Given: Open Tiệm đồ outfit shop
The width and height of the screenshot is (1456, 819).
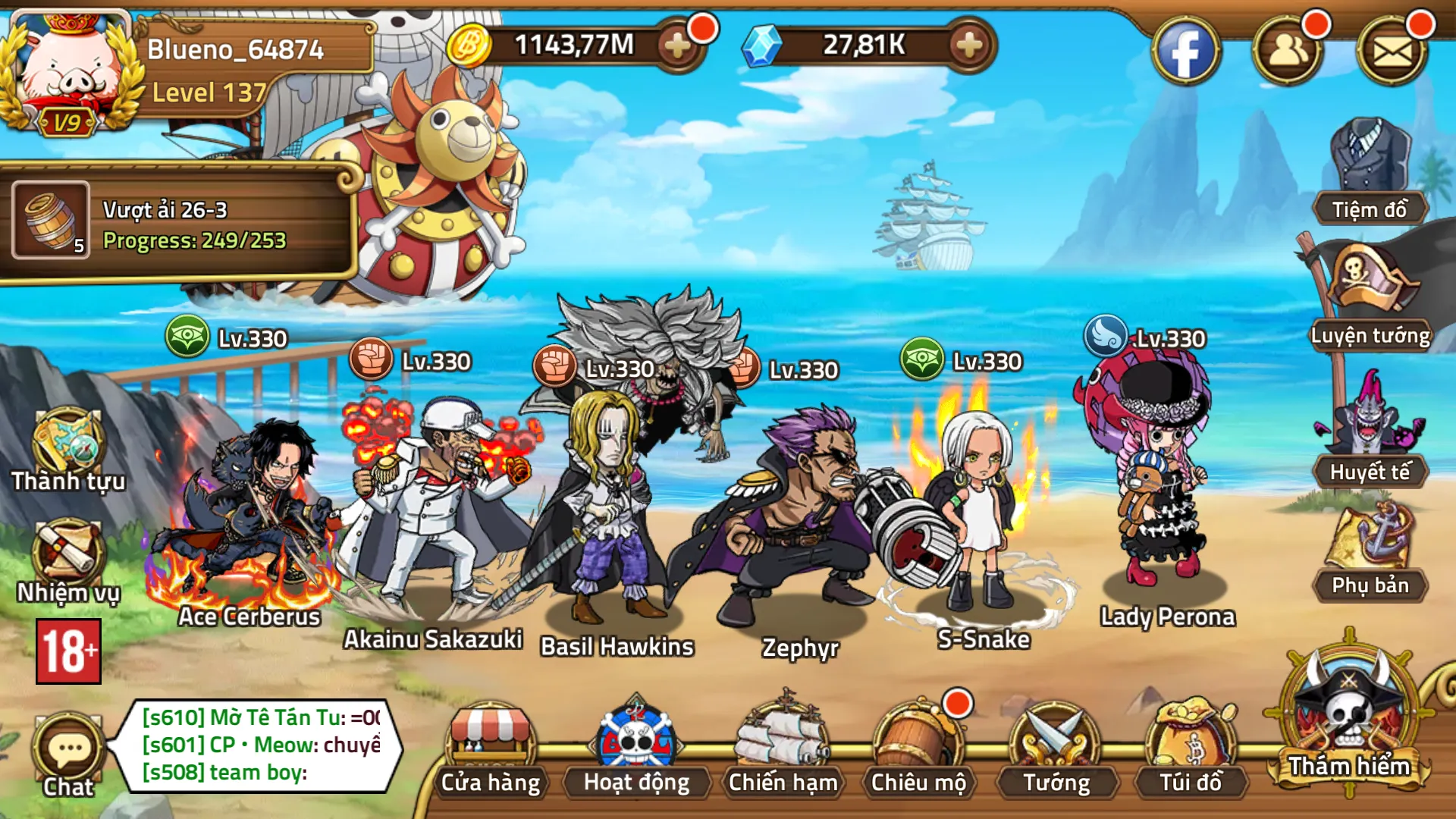Looking at the screenshot, I should [1370, 171].
